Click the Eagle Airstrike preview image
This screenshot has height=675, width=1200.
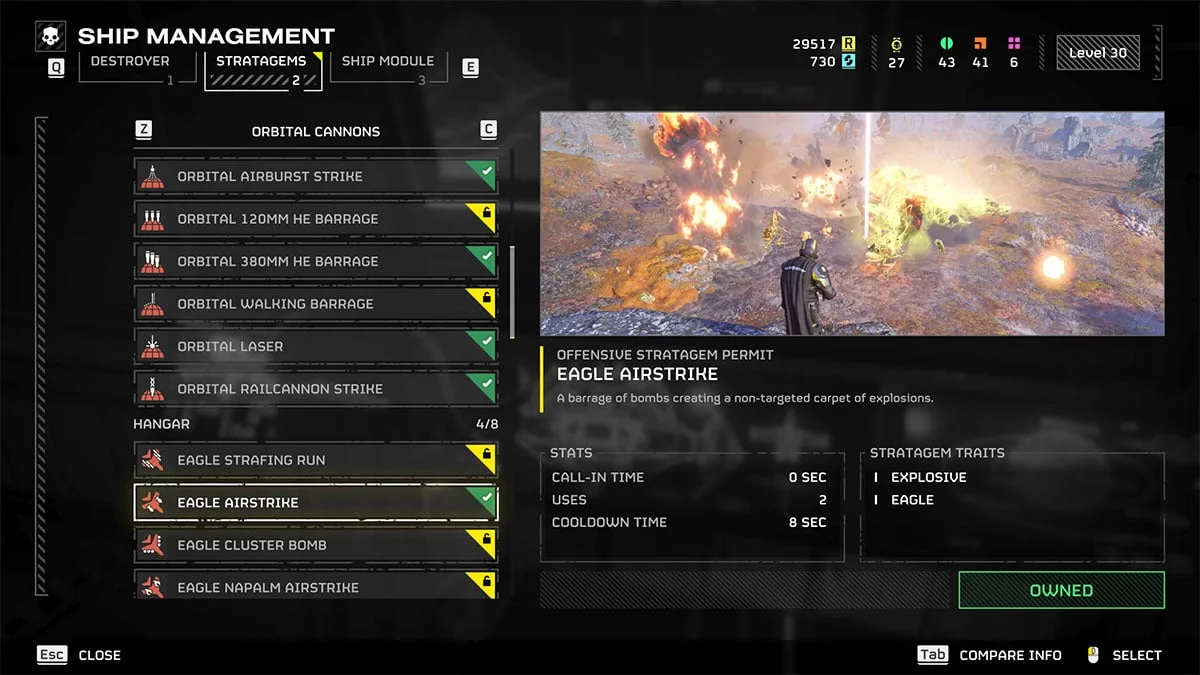coord(852,223)
